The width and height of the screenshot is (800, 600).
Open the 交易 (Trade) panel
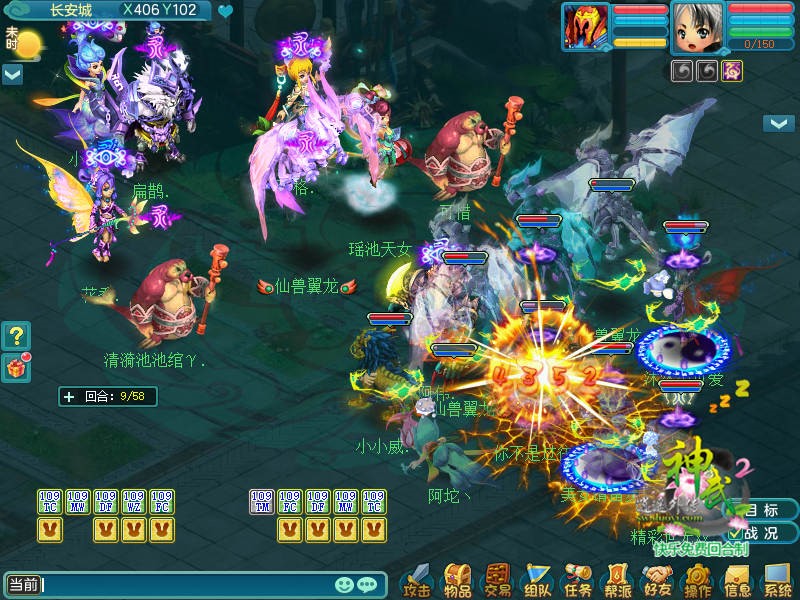(x=497, y=578)
